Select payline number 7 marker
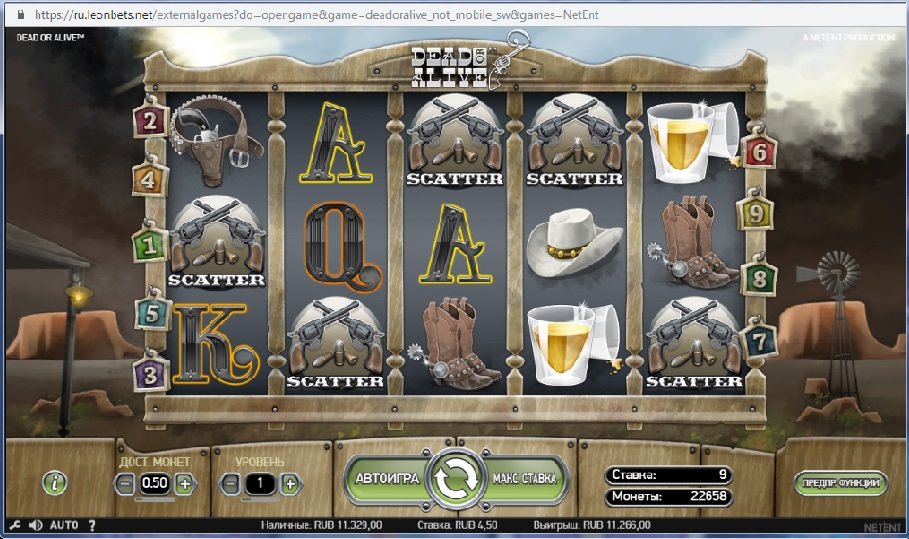Image resolution: width=909 pixels, height=539 pixels. click(x=759, y=340)
